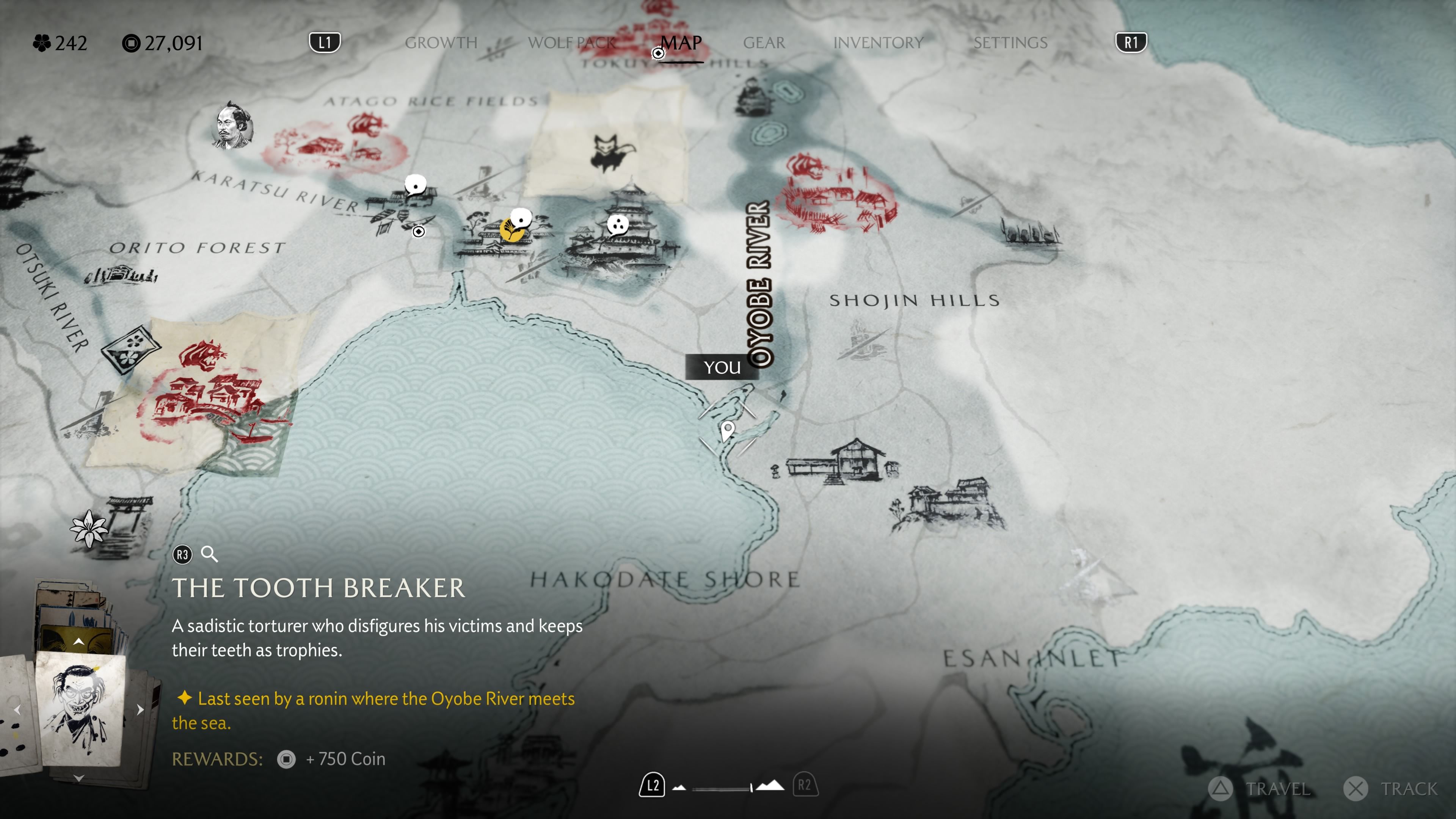Image resolution: width=1456 pixels, height=819 pixels.
Task: Open the Wolf Pack tab
Action: [x=571, y=43]
